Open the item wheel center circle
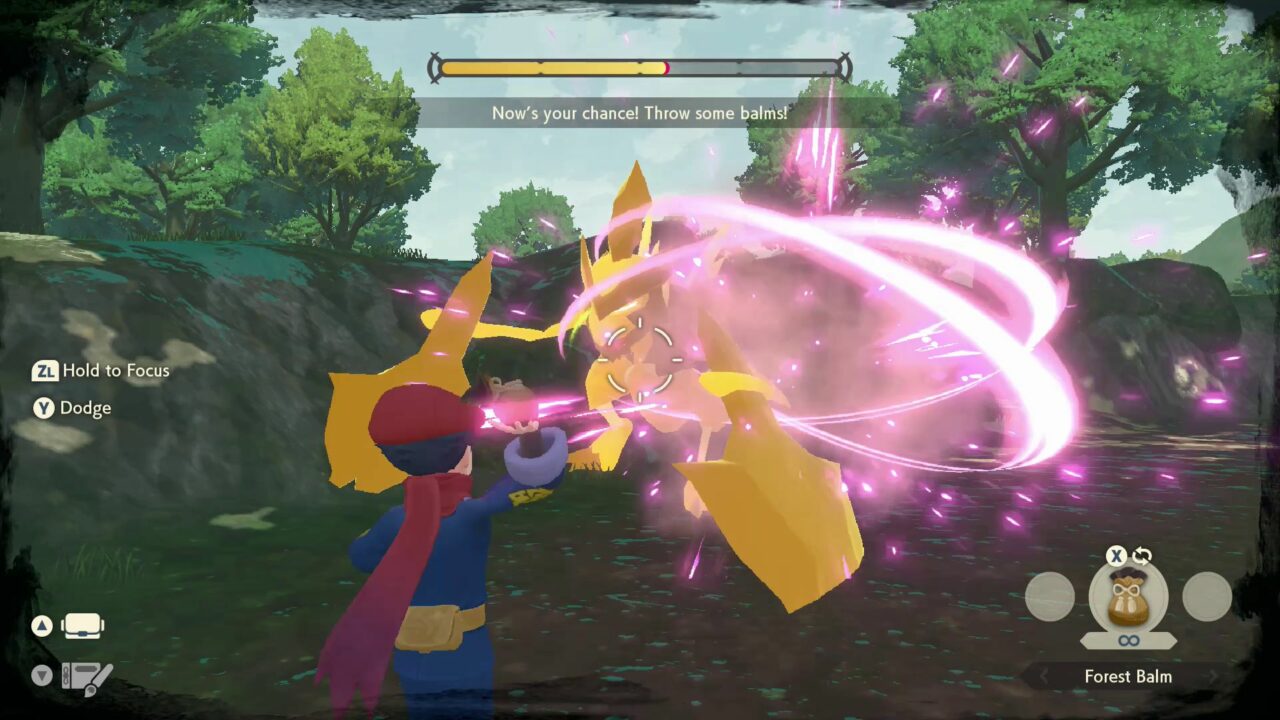Screen dimensions: 1280x720 [x=1128, y=600]
